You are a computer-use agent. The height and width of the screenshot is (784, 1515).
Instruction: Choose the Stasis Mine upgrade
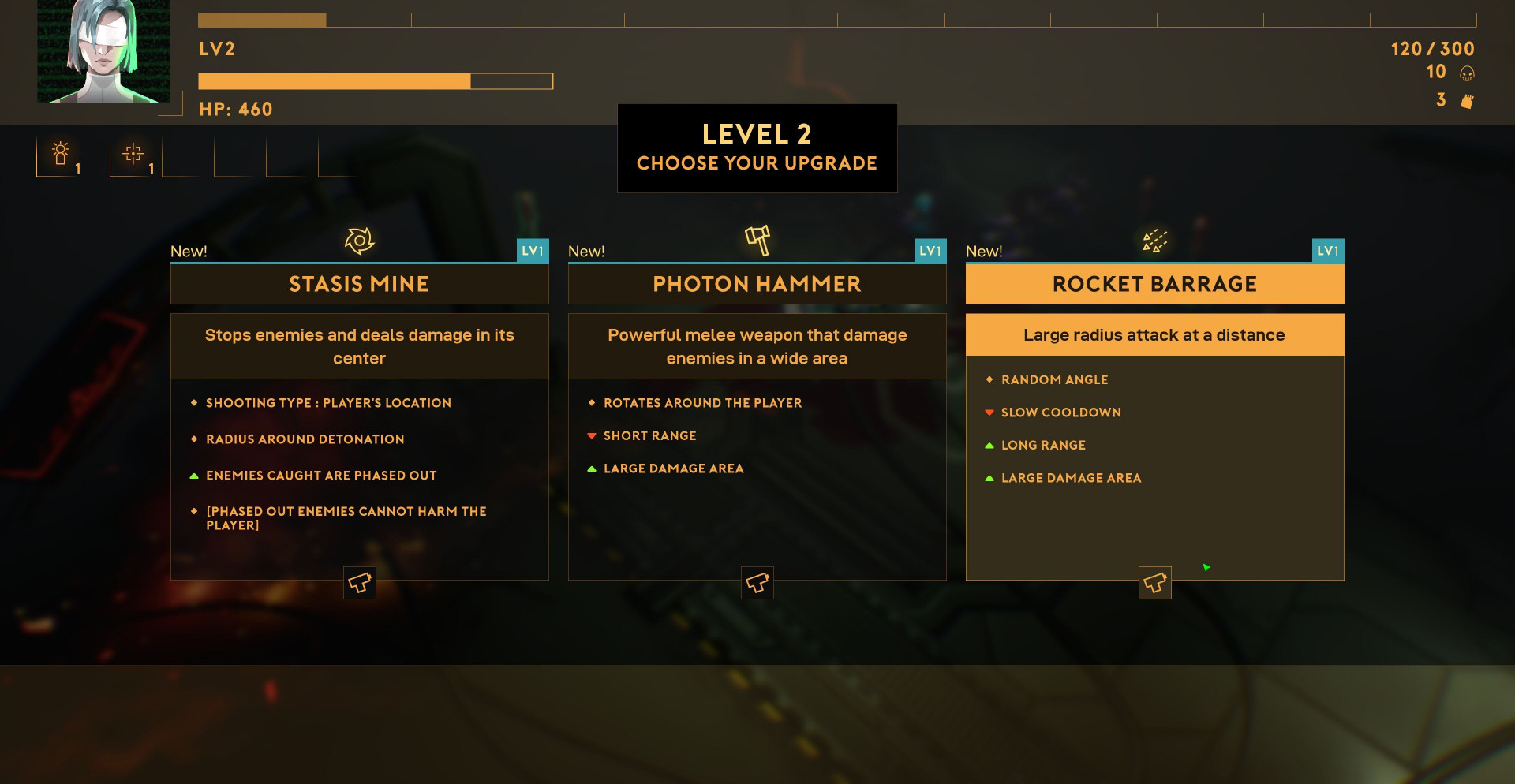(359, 284)
